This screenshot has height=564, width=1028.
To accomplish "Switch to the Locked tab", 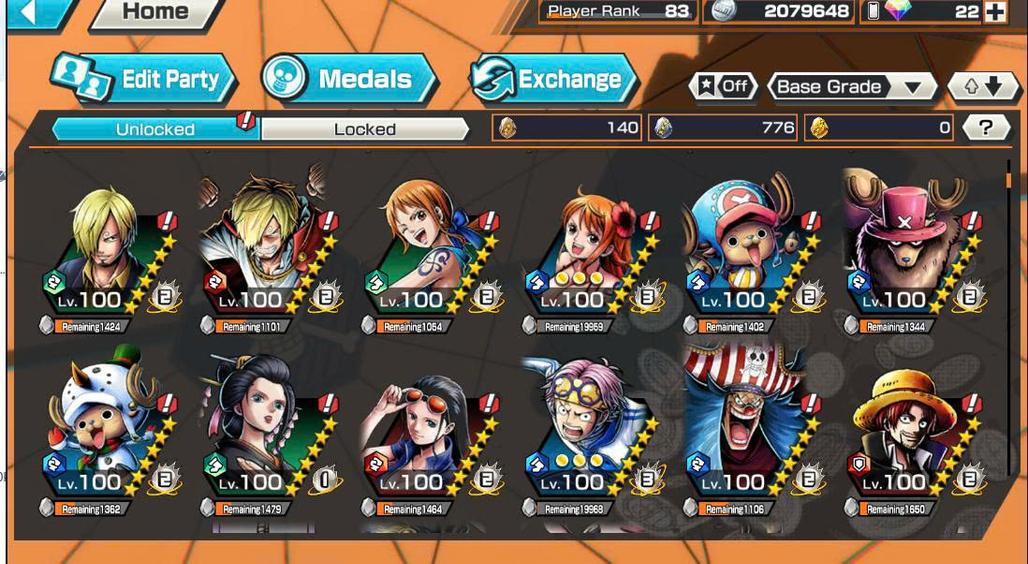I will coord(364,128).
